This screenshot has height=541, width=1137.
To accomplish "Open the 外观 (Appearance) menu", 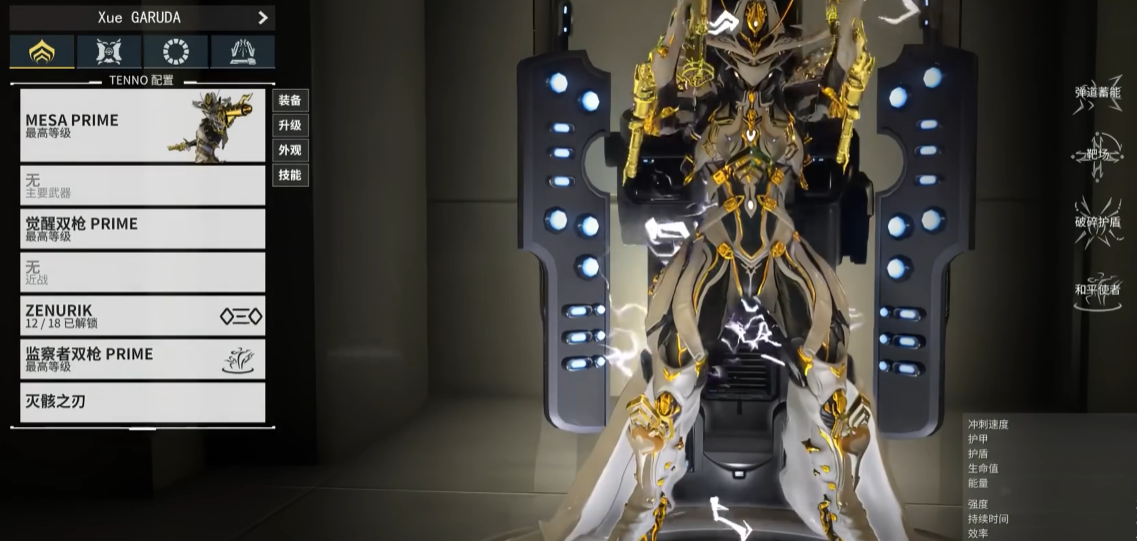I will [x=290, y=150].
